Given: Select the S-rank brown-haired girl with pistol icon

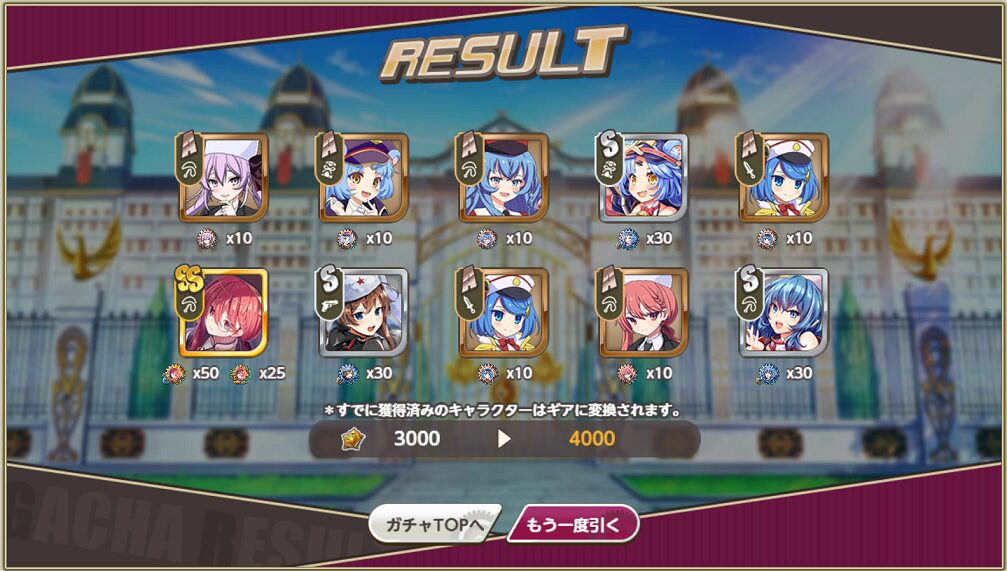Looking at the screenshot, I should (x=364, y=312).
